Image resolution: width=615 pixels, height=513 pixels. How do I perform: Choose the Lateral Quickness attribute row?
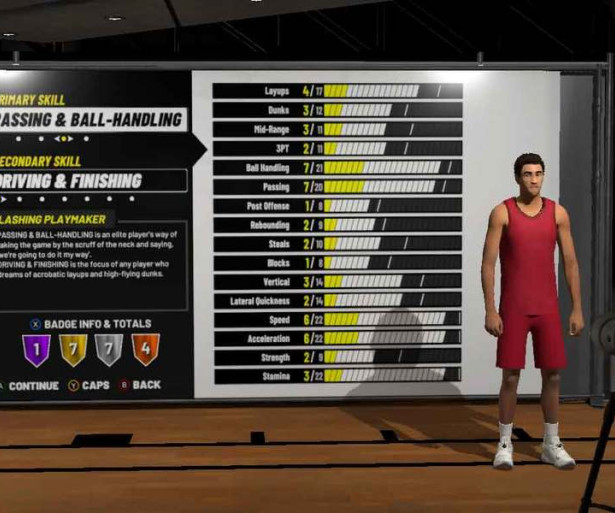(x=337, y=300)
